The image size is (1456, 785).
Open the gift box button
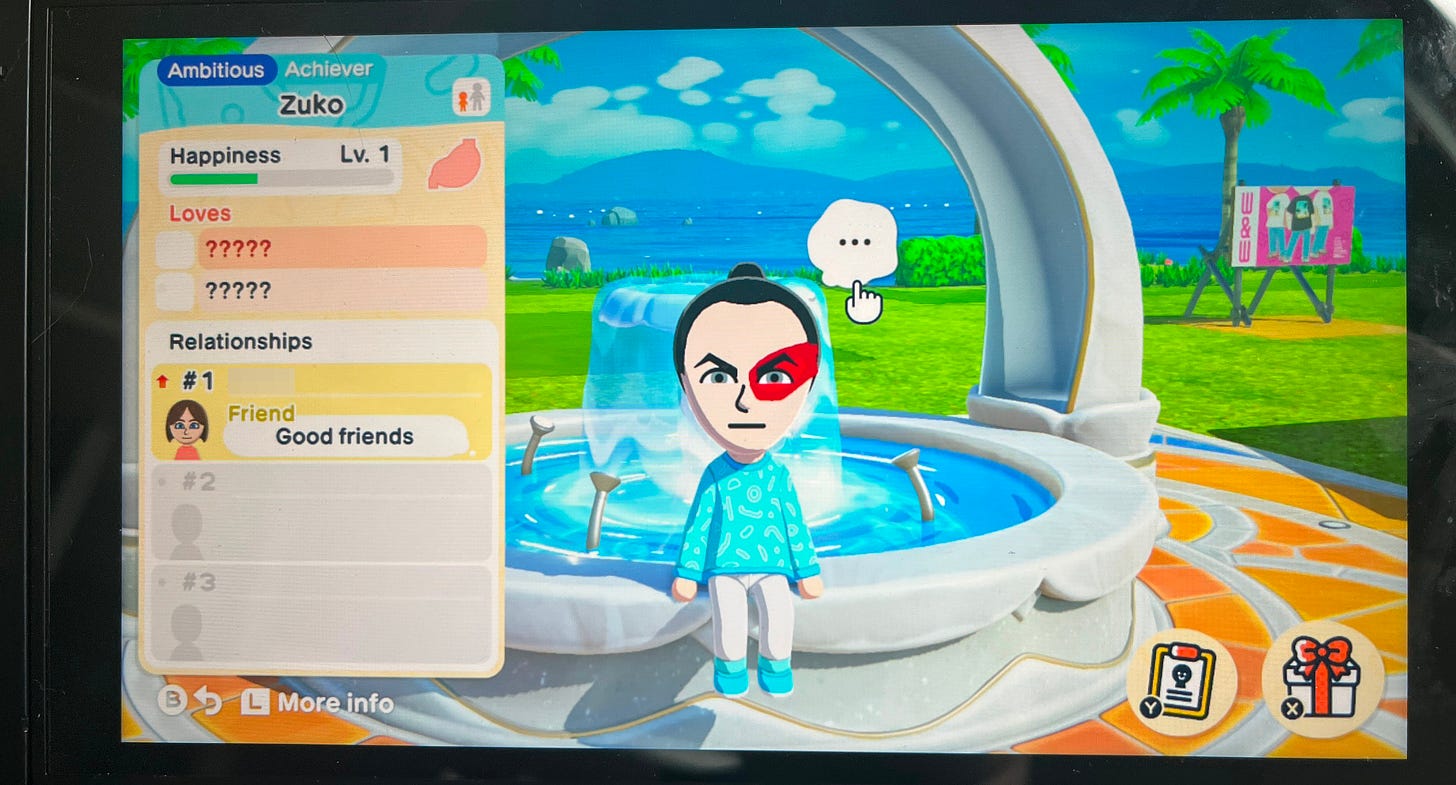tap(1322, 679)
